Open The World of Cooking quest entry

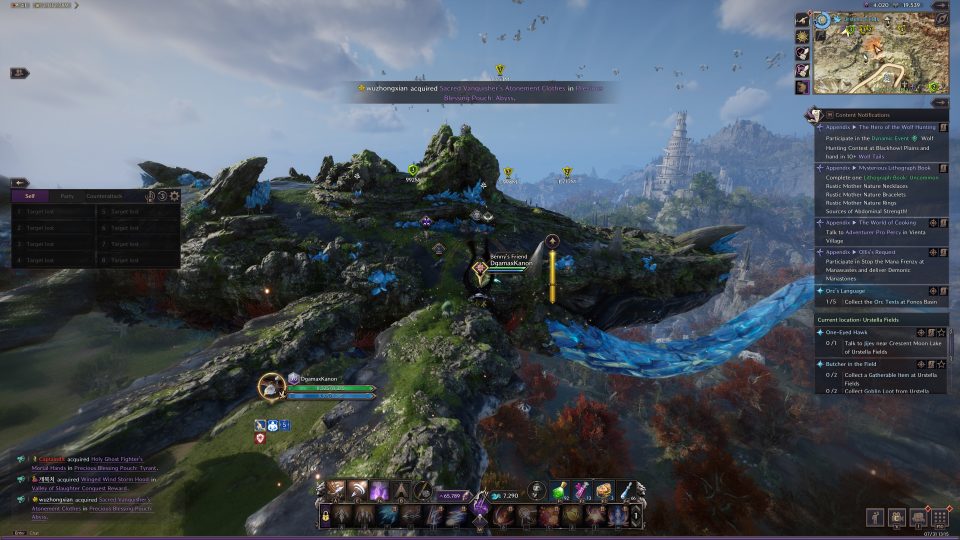tap(880, 222)
